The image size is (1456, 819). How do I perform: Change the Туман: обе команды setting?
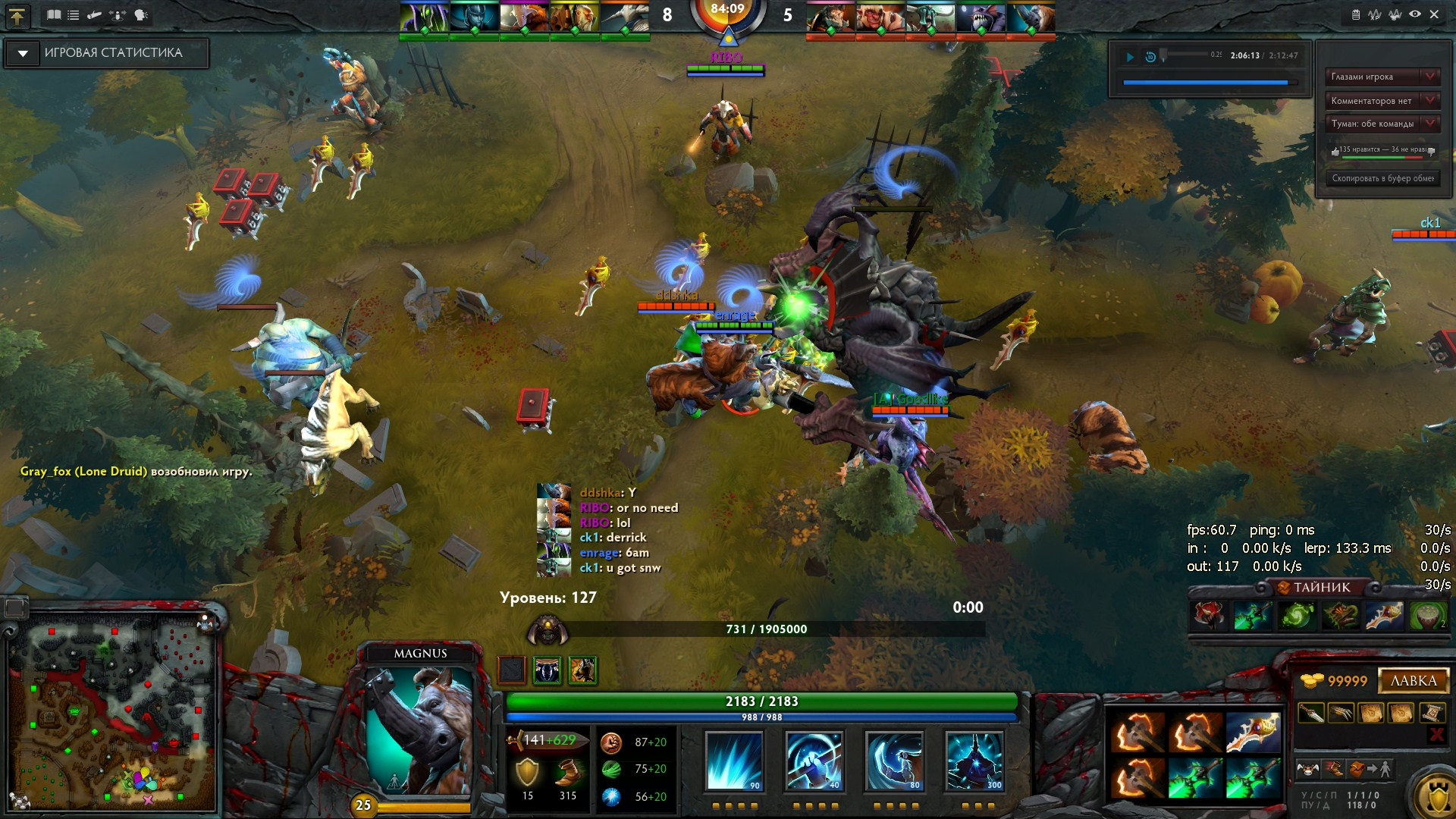[x=1430, y=123]
